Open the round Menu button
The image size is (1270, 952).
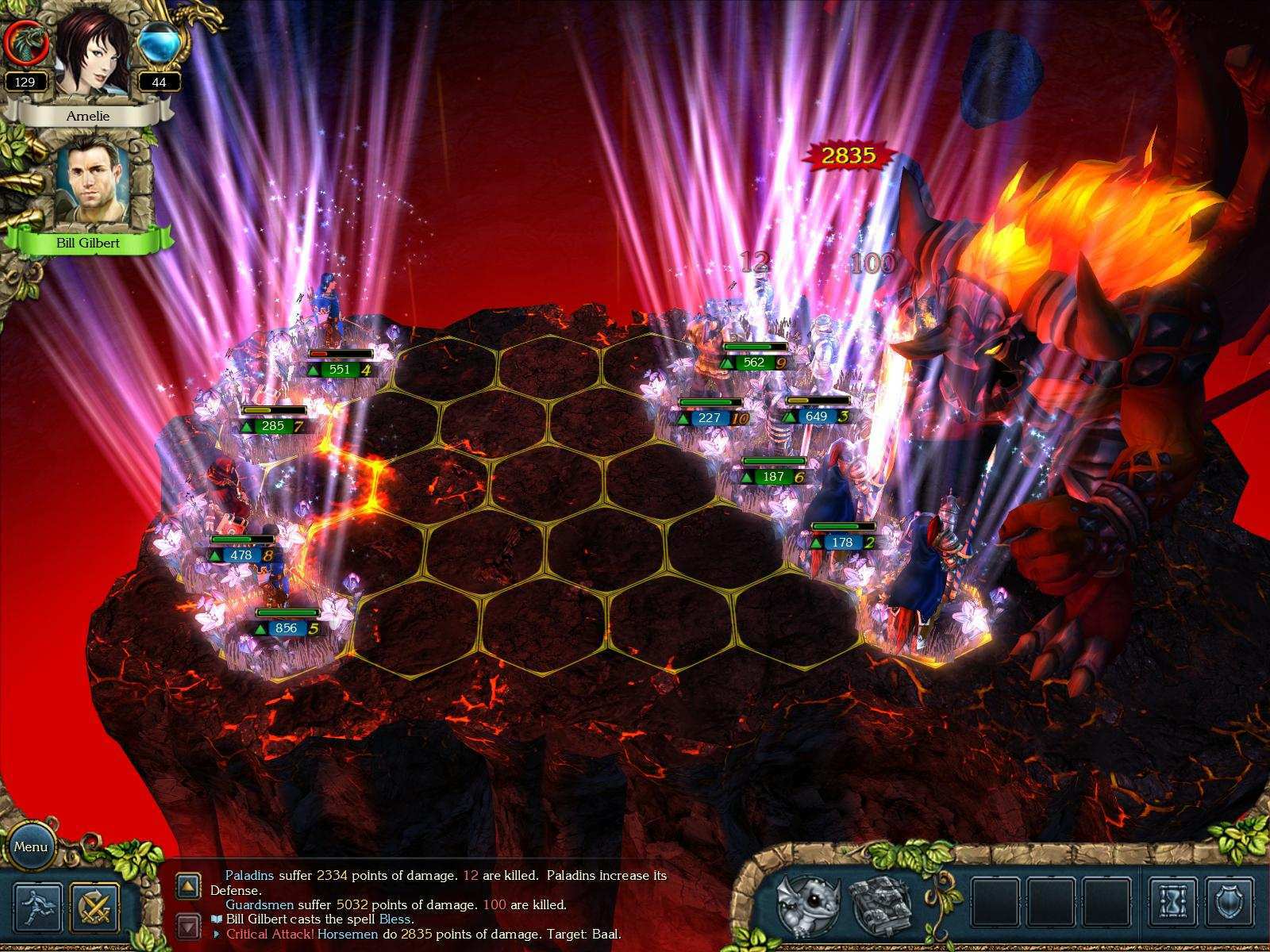coord(31,846)
